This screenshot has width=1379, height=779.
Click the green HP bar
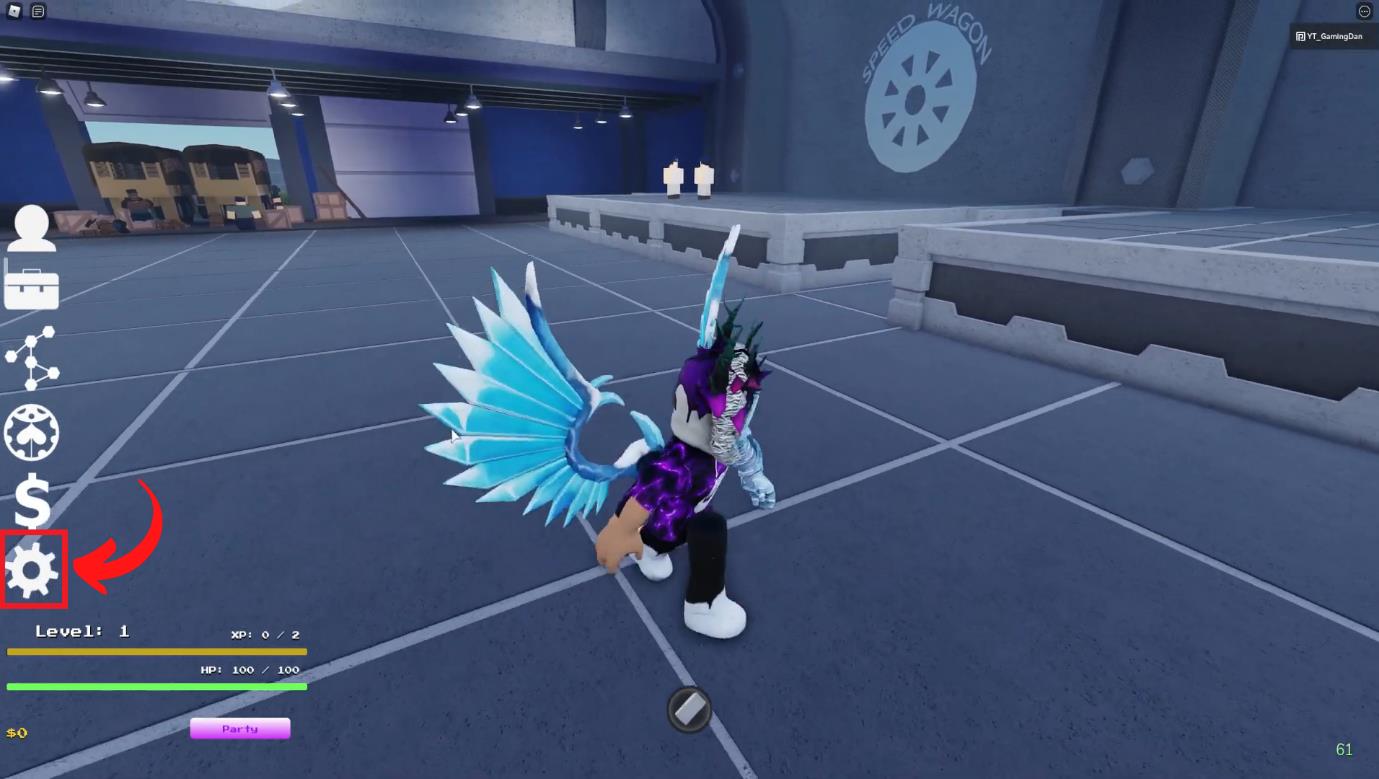coord(155,687)
